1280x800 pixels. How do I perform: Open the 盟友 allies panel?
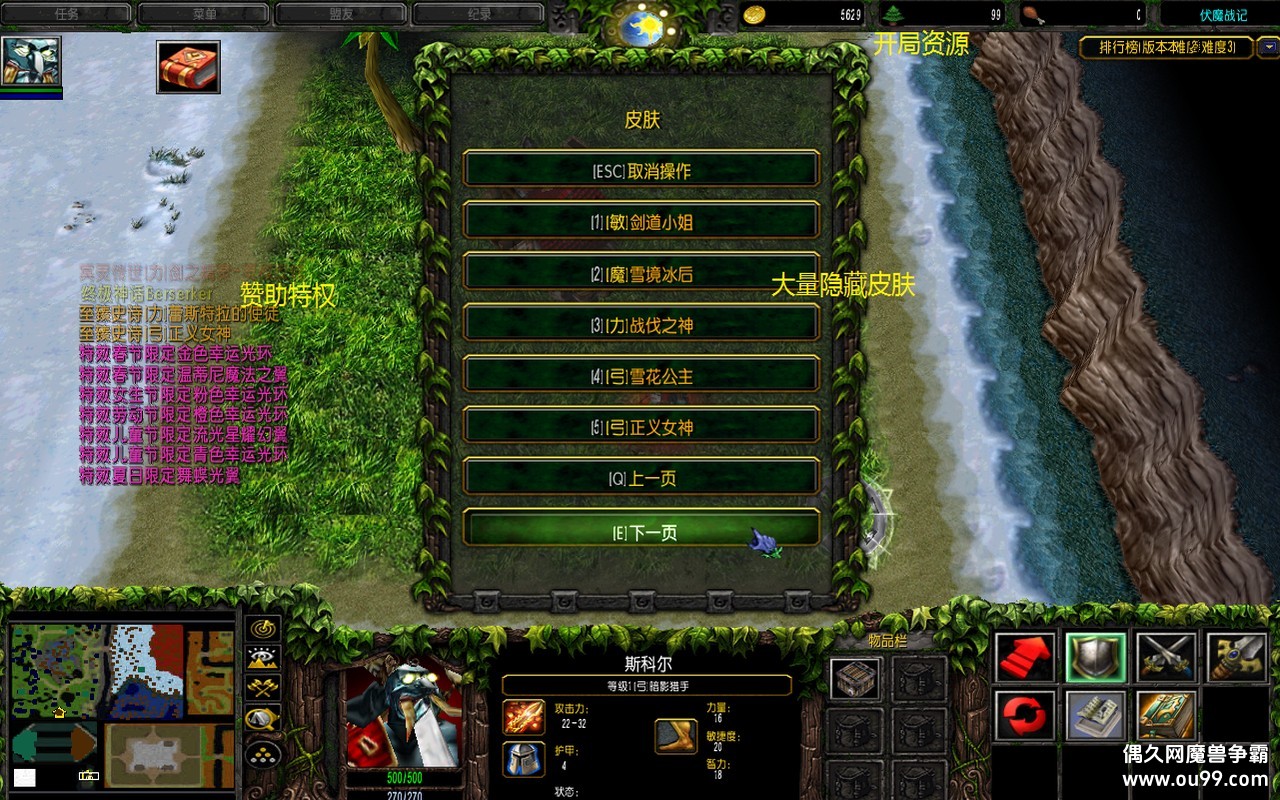click(341, 14)
